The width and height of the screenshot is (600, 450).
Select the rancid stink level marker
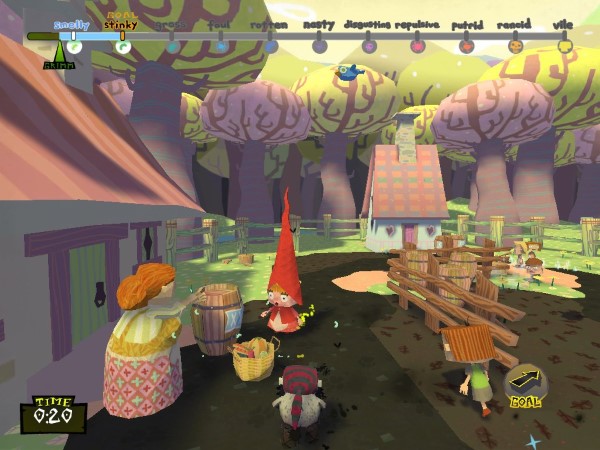pyautogui.click(x=516, y=45)
